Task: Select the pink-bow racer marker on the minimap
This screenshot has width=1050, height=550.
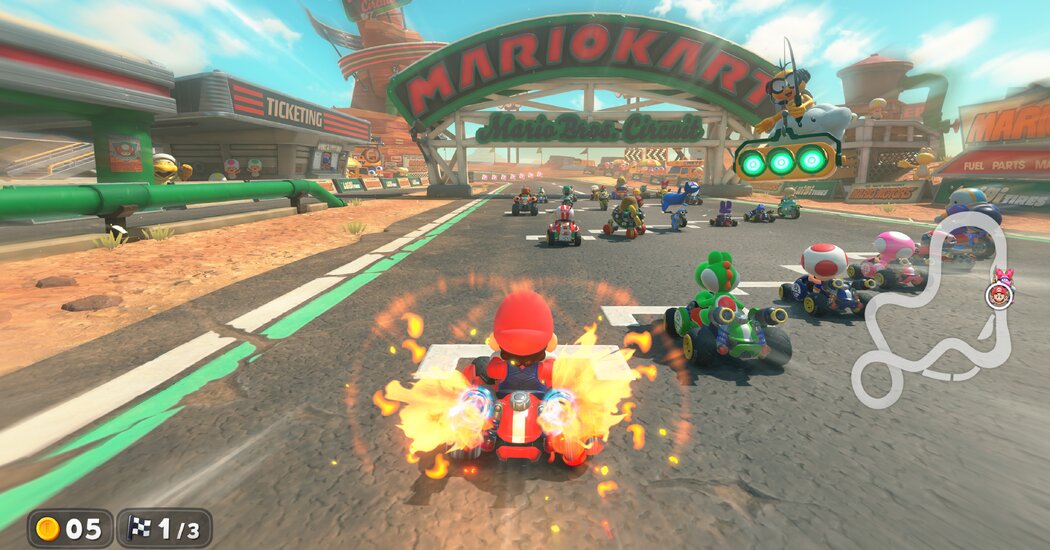Action: point(1003,275)
